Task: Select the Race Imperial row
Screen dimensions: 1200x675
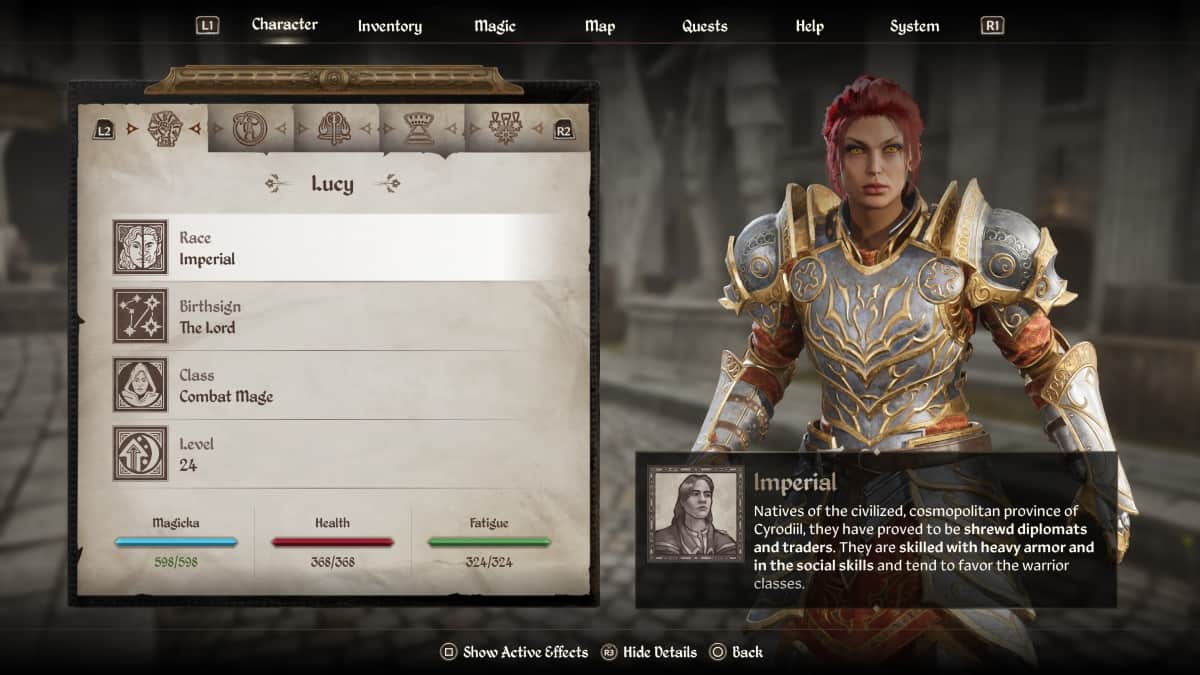Action: click(349, 248)
